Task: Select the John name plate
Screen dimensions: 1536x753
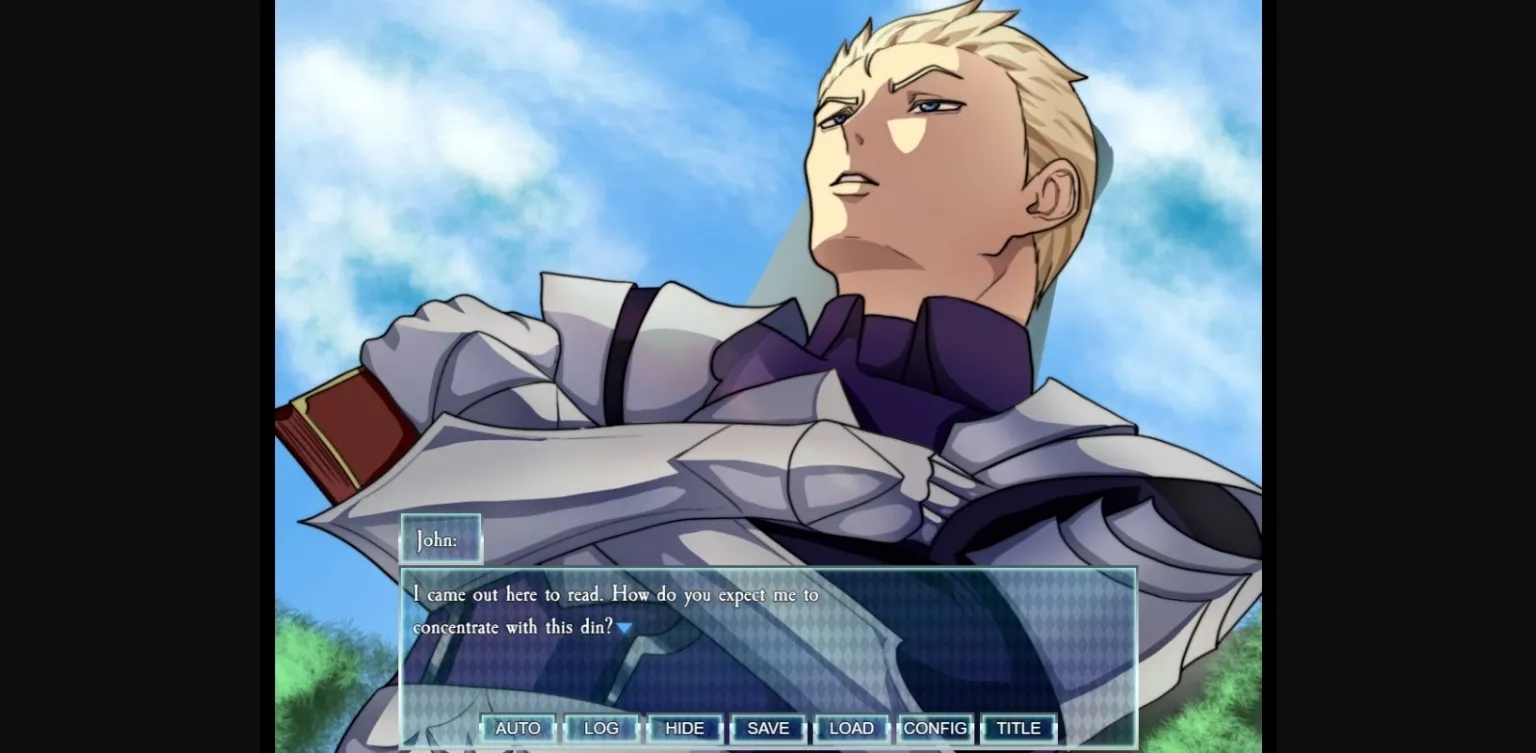Action: coord(440,538)
